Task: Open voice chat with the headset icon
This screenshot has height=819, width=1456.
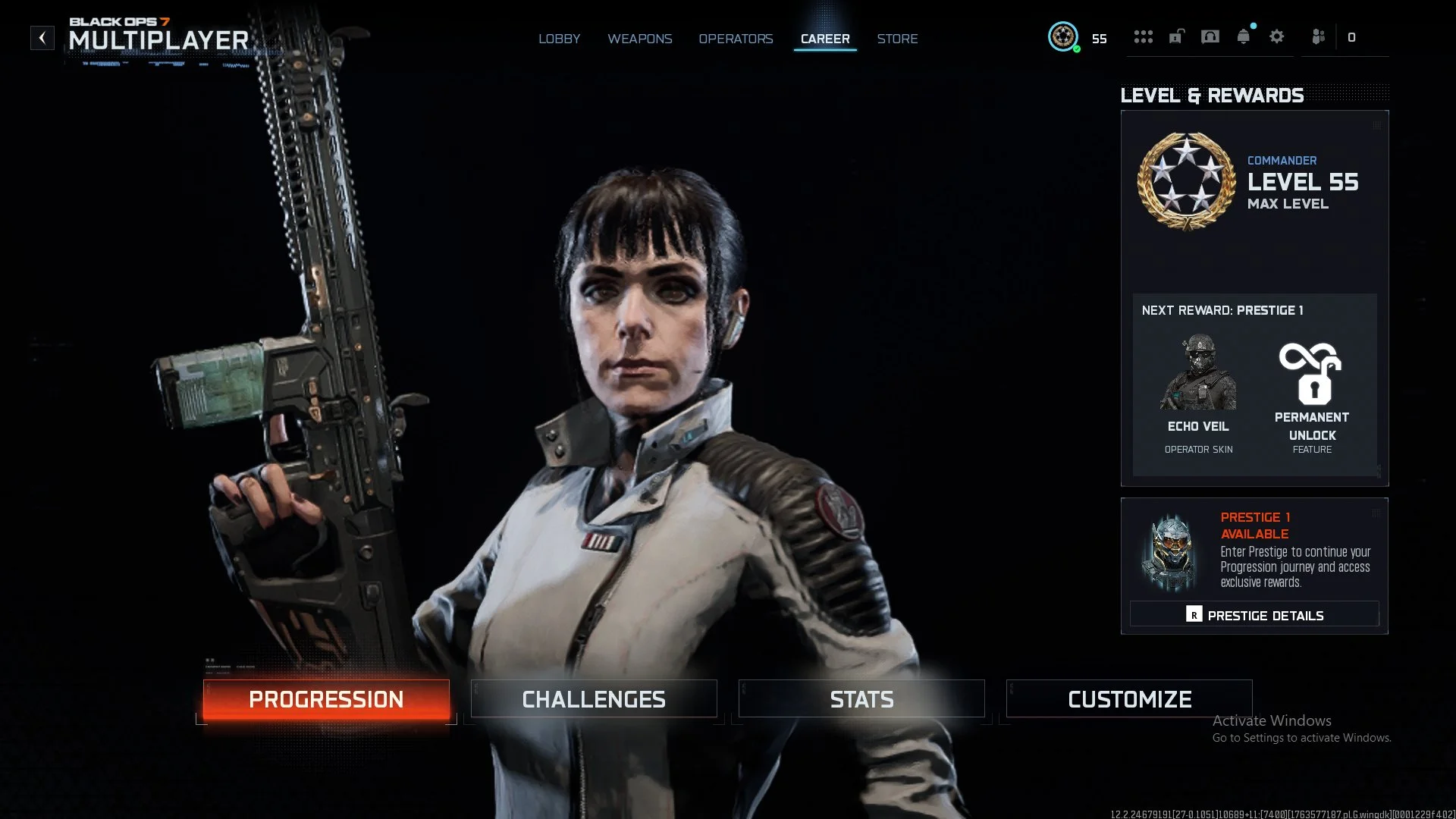Action: tap(1210, 36)
